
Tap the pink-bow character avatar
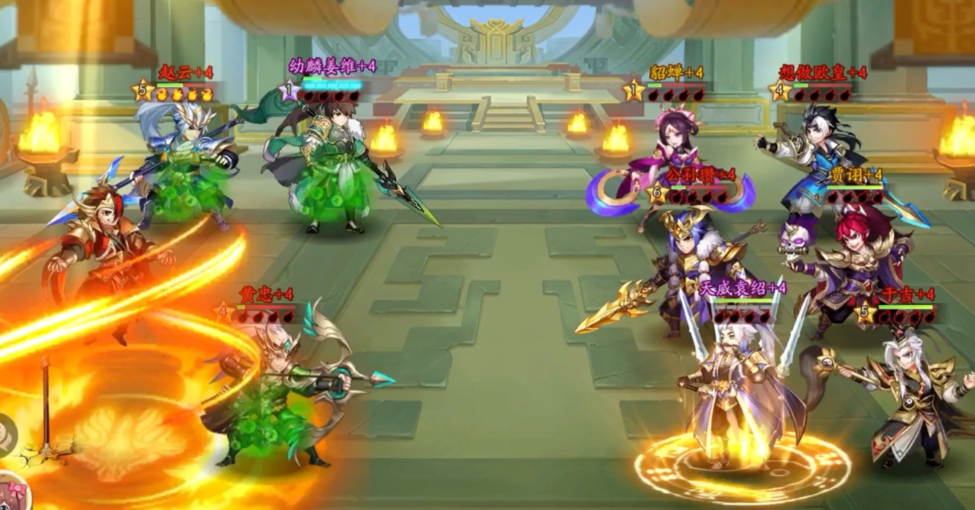point(12,494)
